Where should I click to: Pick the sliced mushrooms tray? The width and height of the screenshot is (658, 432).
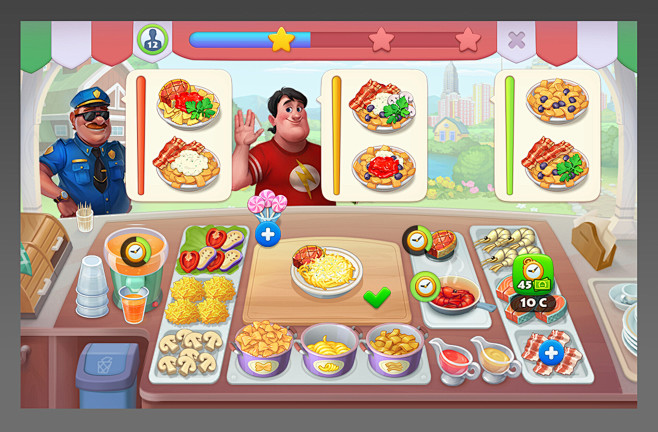coord(190,349)
